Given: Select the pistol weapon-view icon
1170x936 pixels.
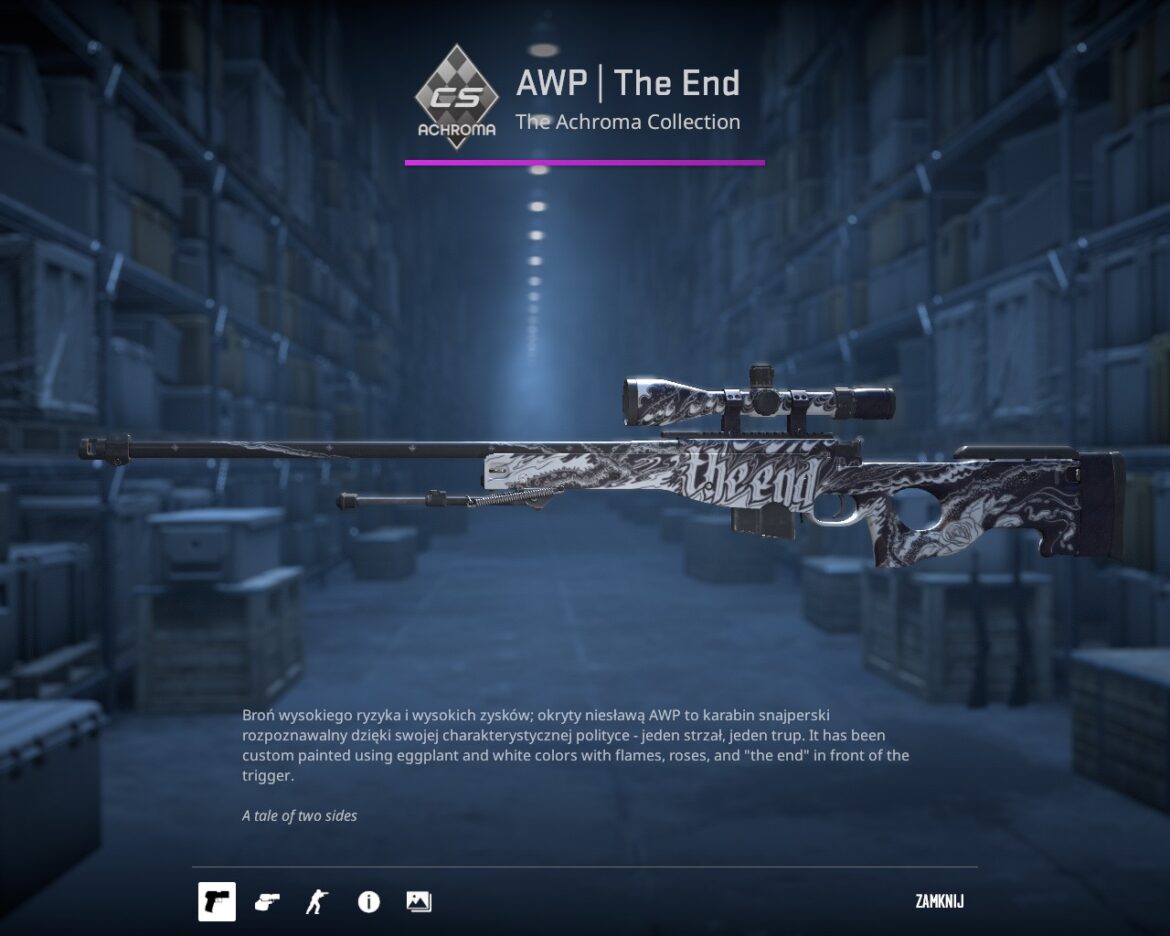Looking at the screenshot, I should [217, 902].
